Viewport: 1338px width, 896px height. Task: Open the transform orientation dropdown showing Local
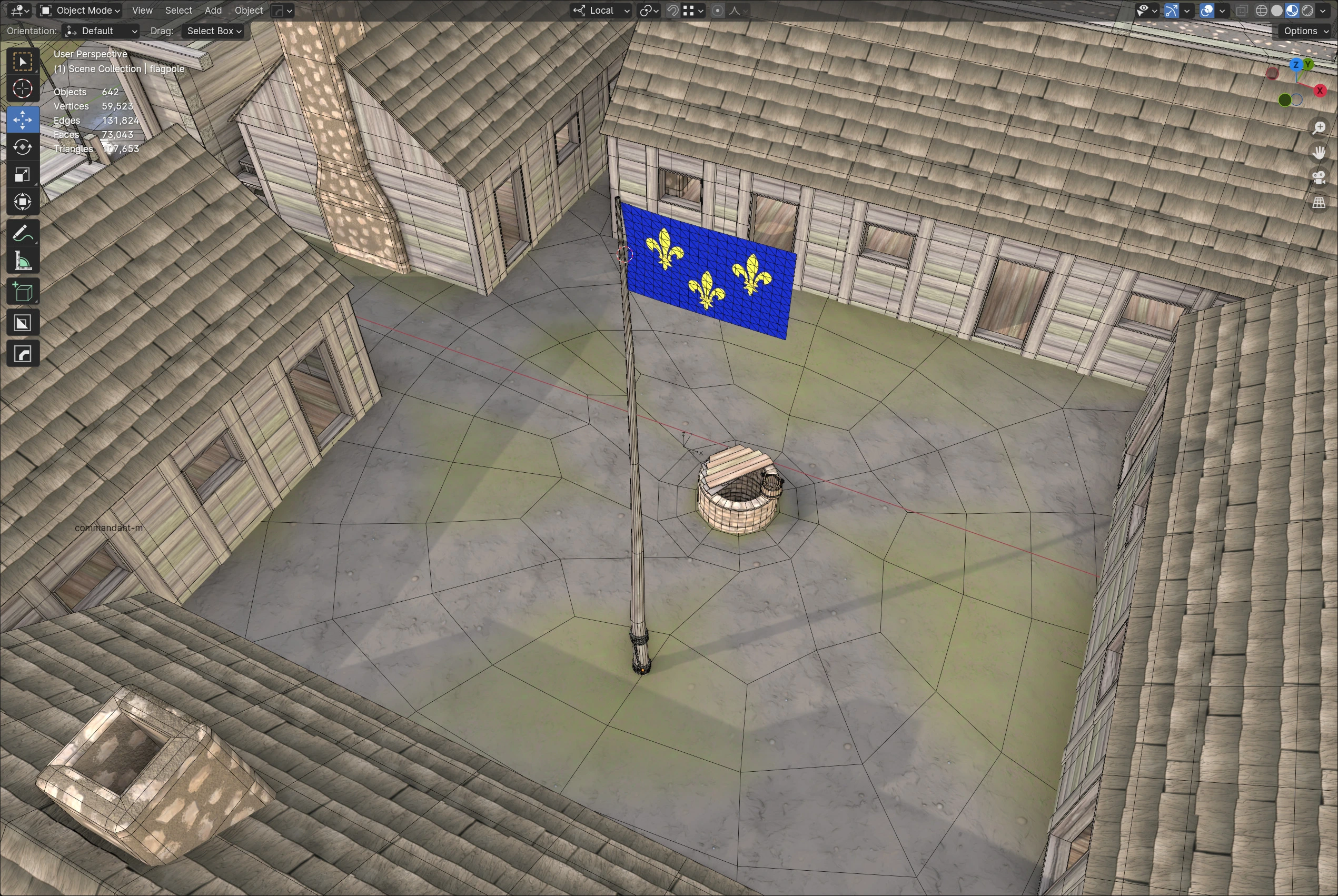pyautogui.click(x=600, y=11)
